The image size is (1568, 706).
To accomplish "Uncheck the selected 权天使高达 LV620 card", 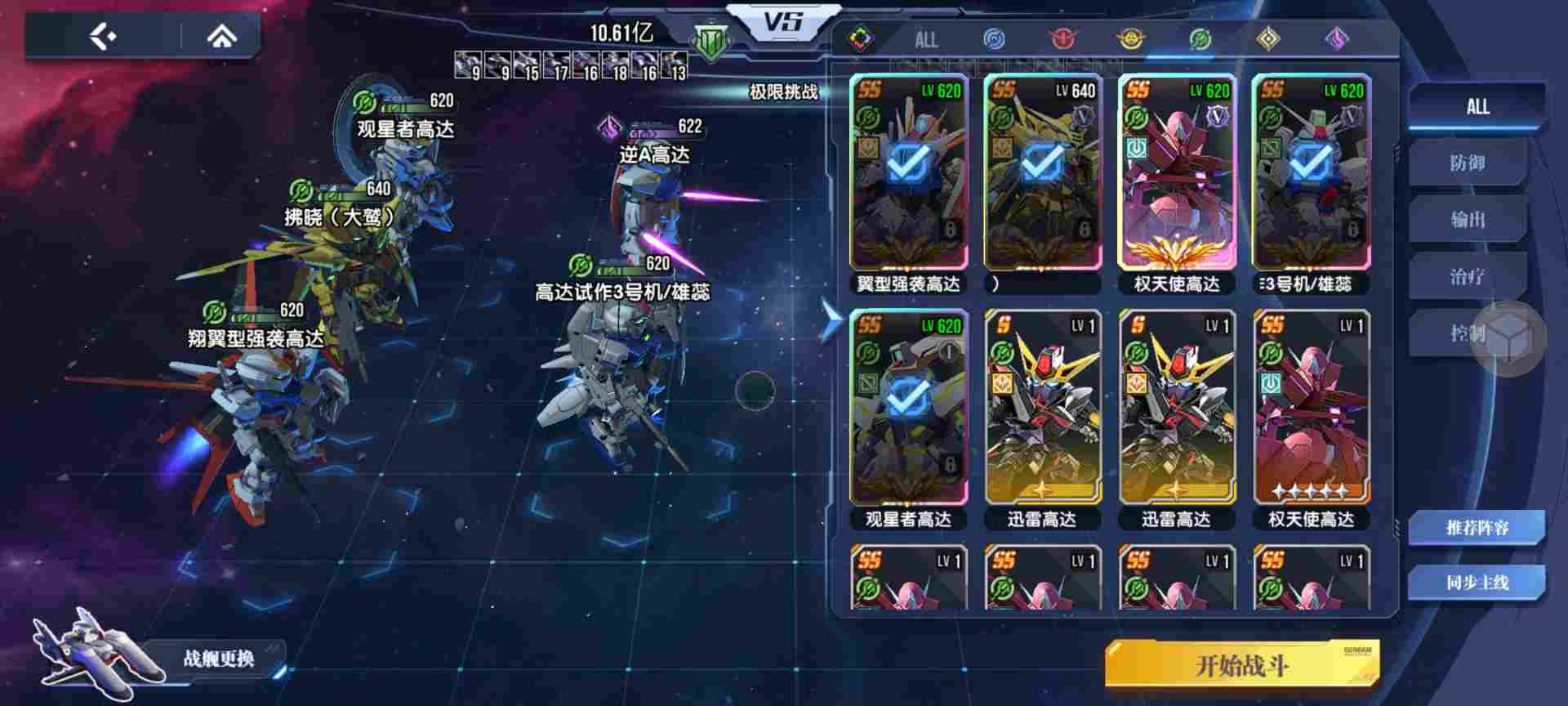I will coord(1178,178).
